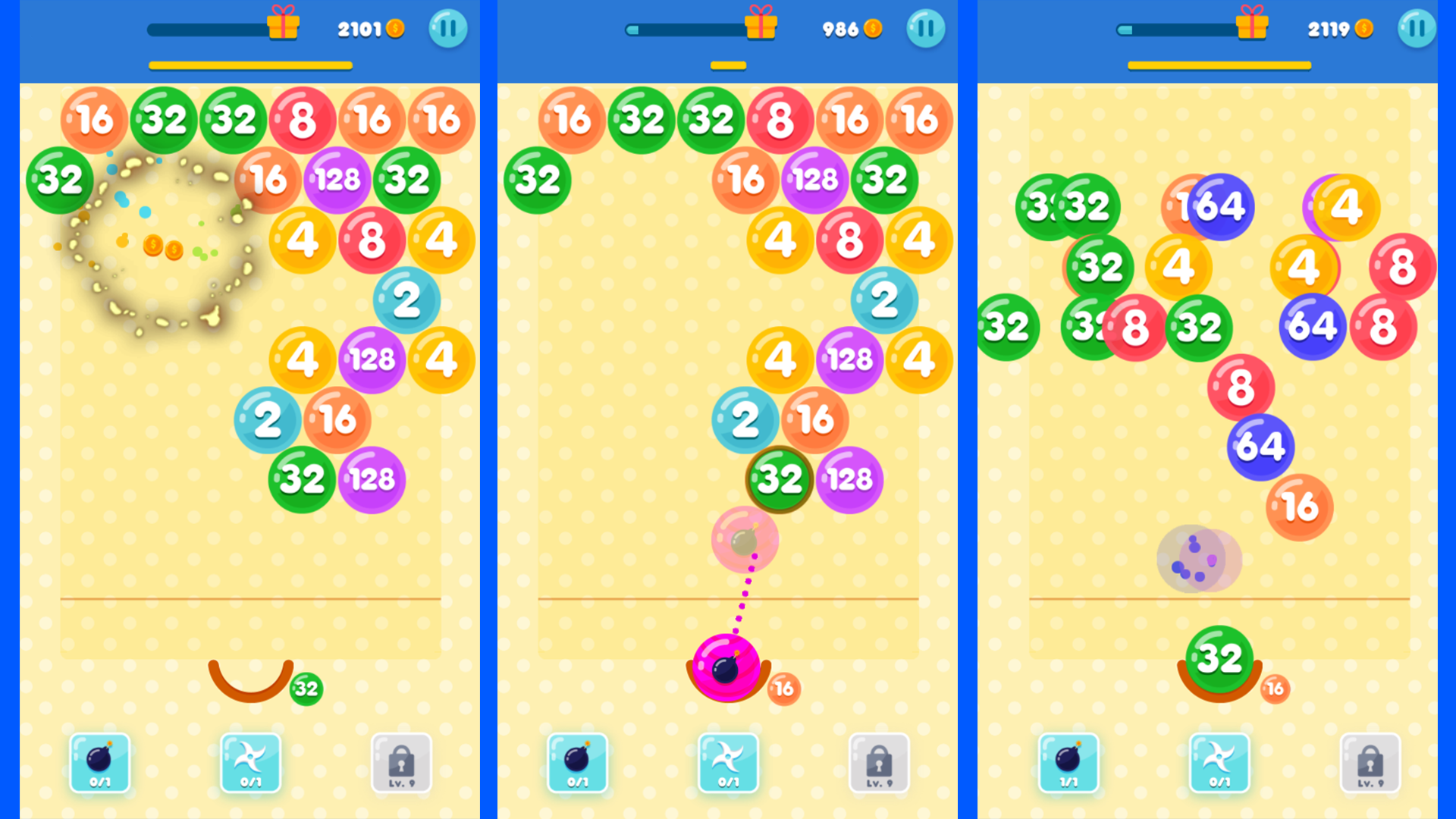This screenshot has height=819, width=1456.
Task: Open the gift box reward on the left progress bar
Action: click(x=281, y=24)
